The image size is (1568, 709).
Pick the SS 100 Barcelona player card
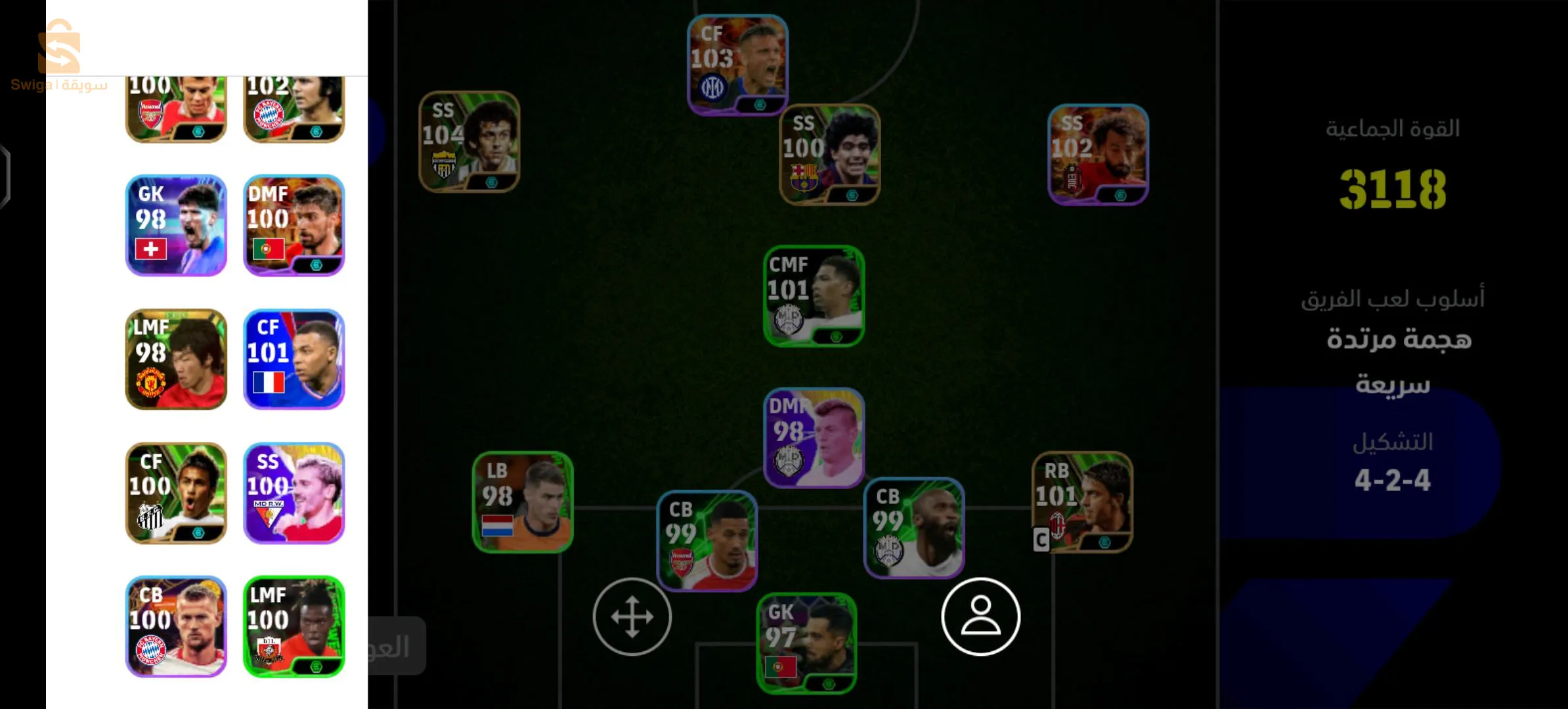[829, 154]
